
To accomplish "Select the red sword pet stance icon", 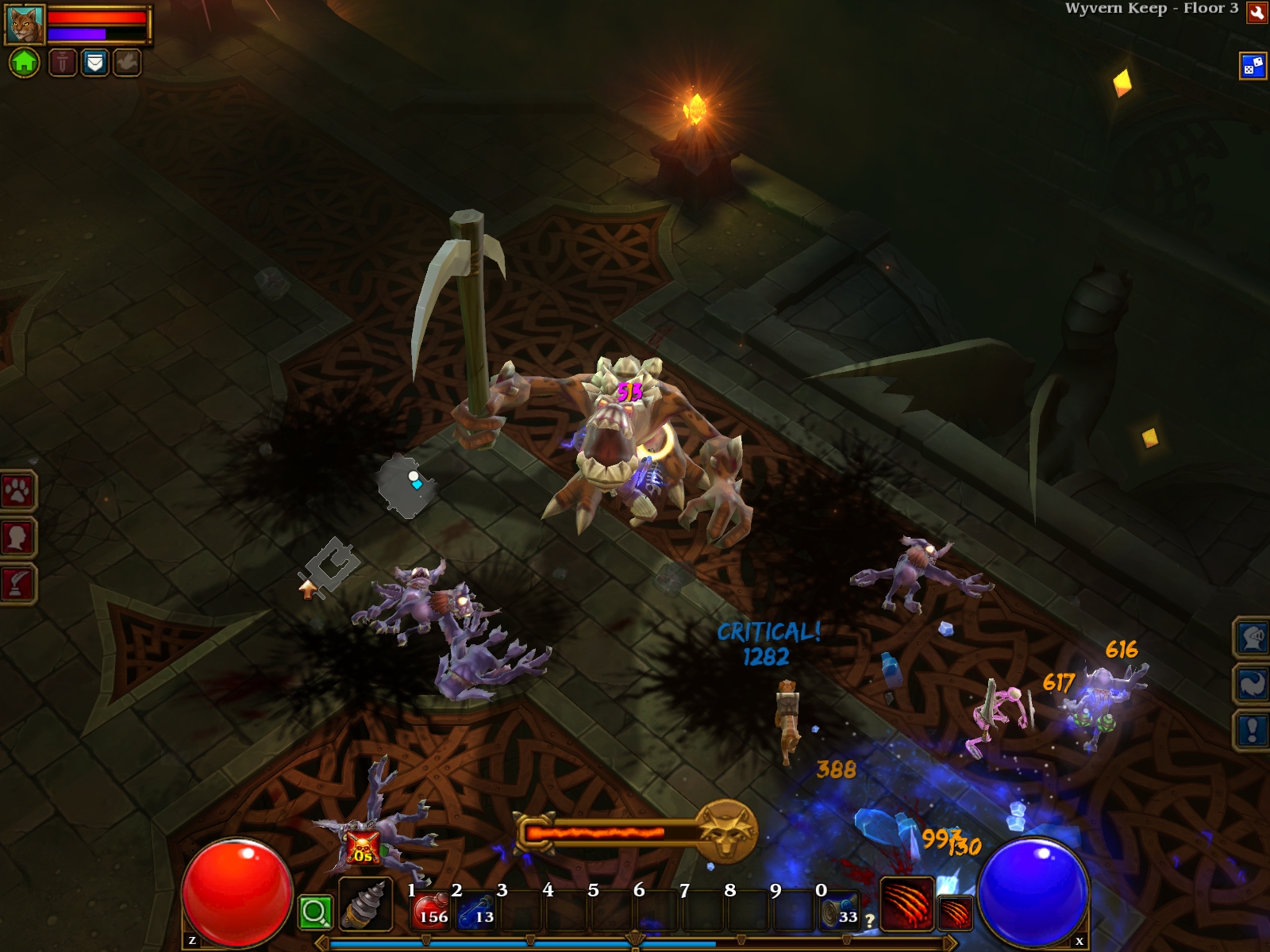I will [x=63, y=62].
